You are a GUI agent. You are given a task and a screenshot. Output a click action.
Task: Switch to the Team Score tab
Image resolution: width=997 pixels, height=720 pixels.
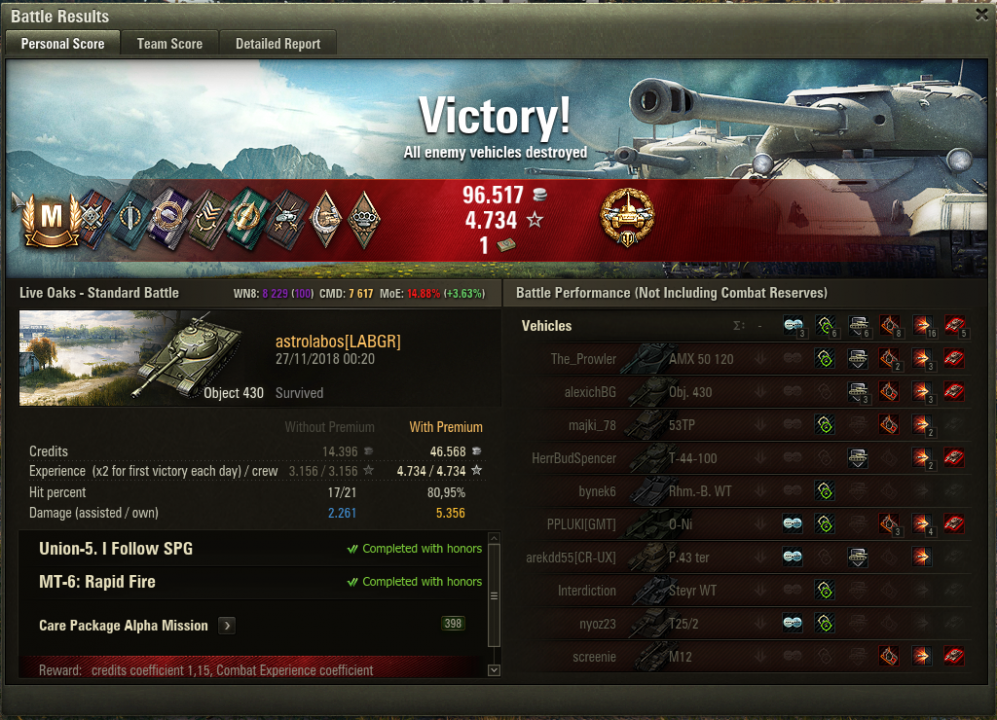point(169,44)
